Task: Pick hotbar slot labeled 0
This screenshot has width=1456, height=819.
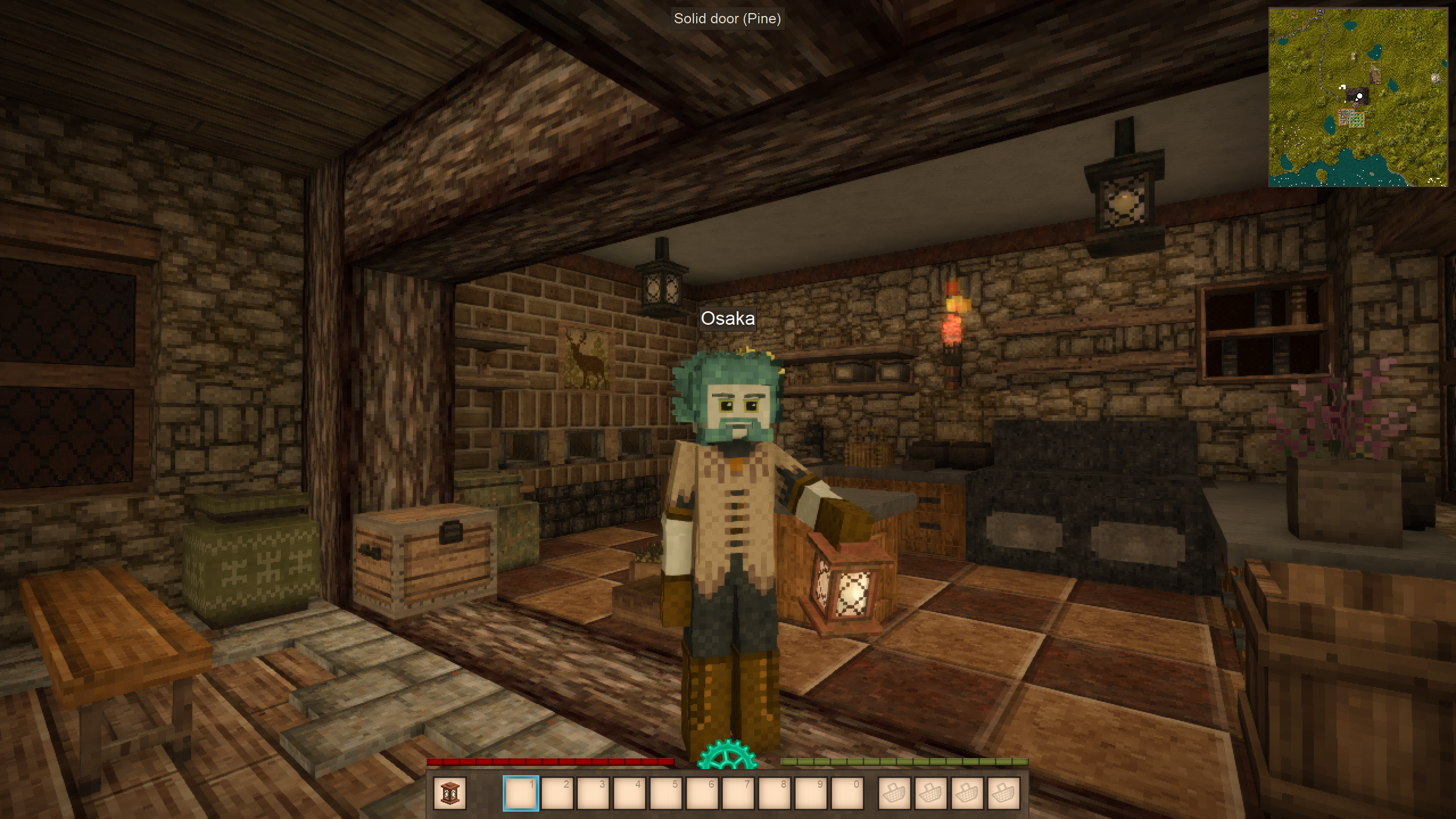Action: 847,793
